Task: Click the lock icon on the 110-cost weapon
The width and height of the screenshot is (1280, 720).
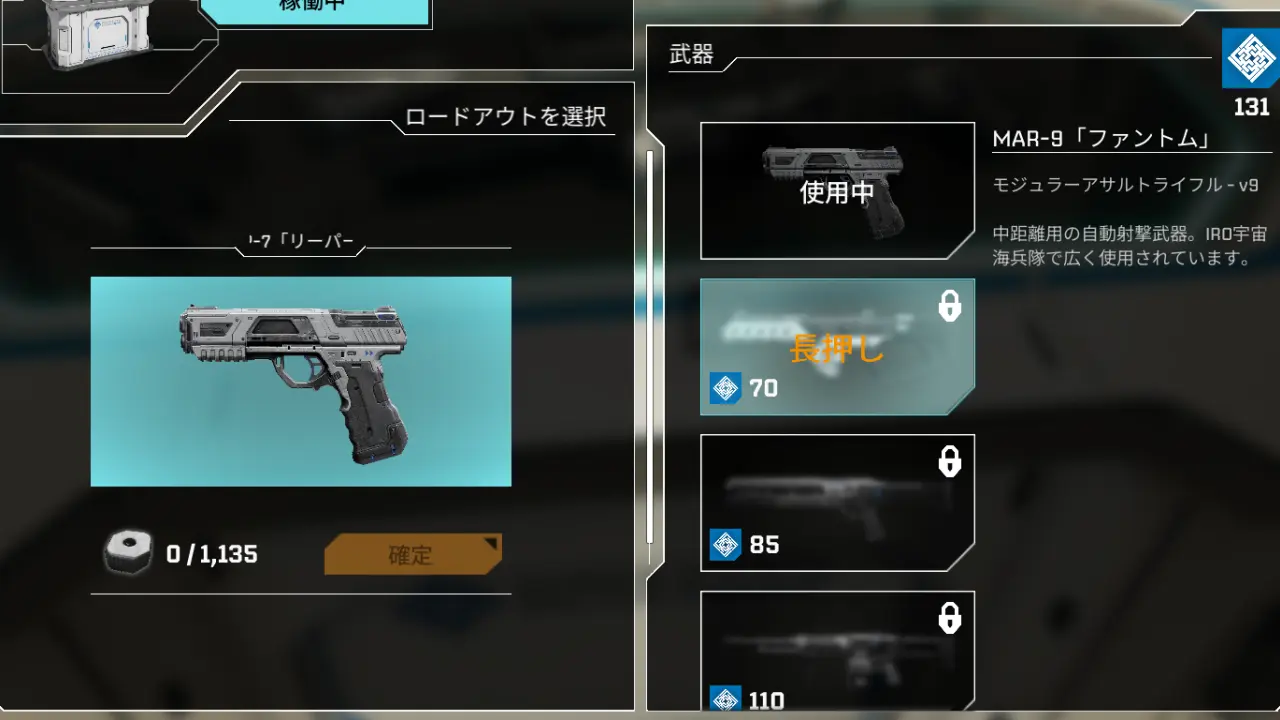Action: (x=950, y=619)
